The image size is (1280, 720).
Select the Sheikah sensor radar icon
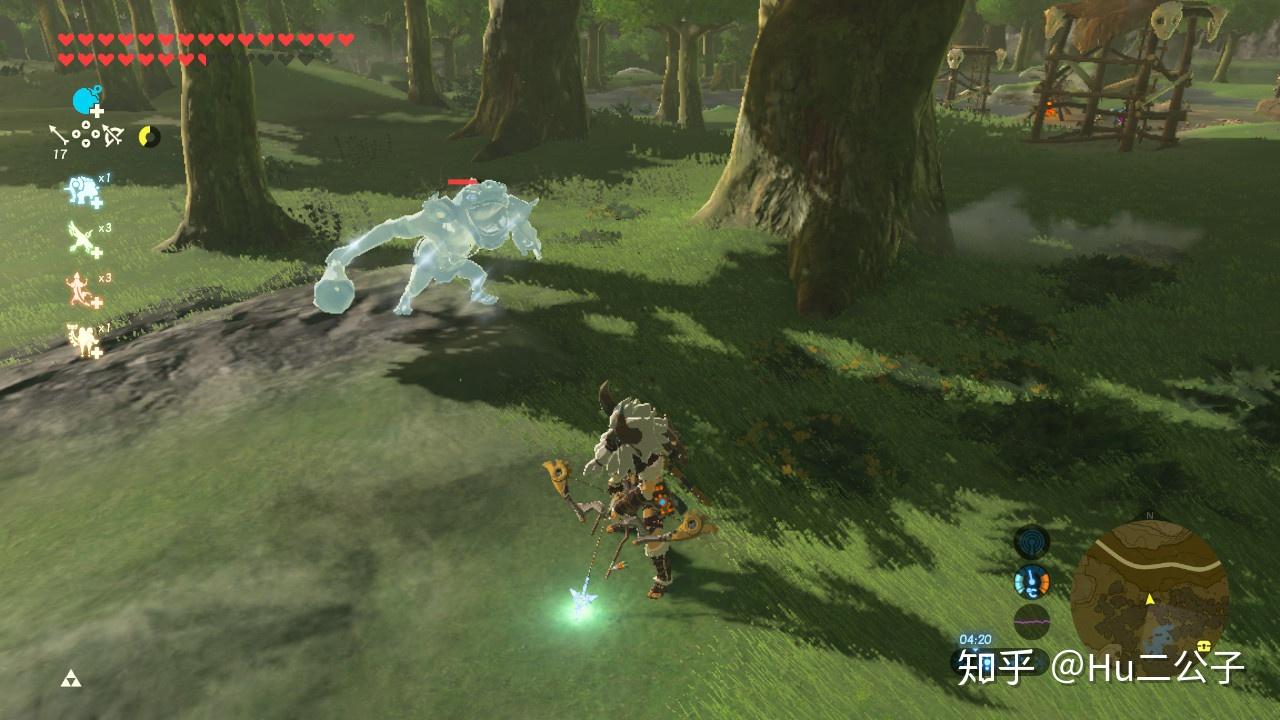pyautogui.click(x=1031, y=543)
